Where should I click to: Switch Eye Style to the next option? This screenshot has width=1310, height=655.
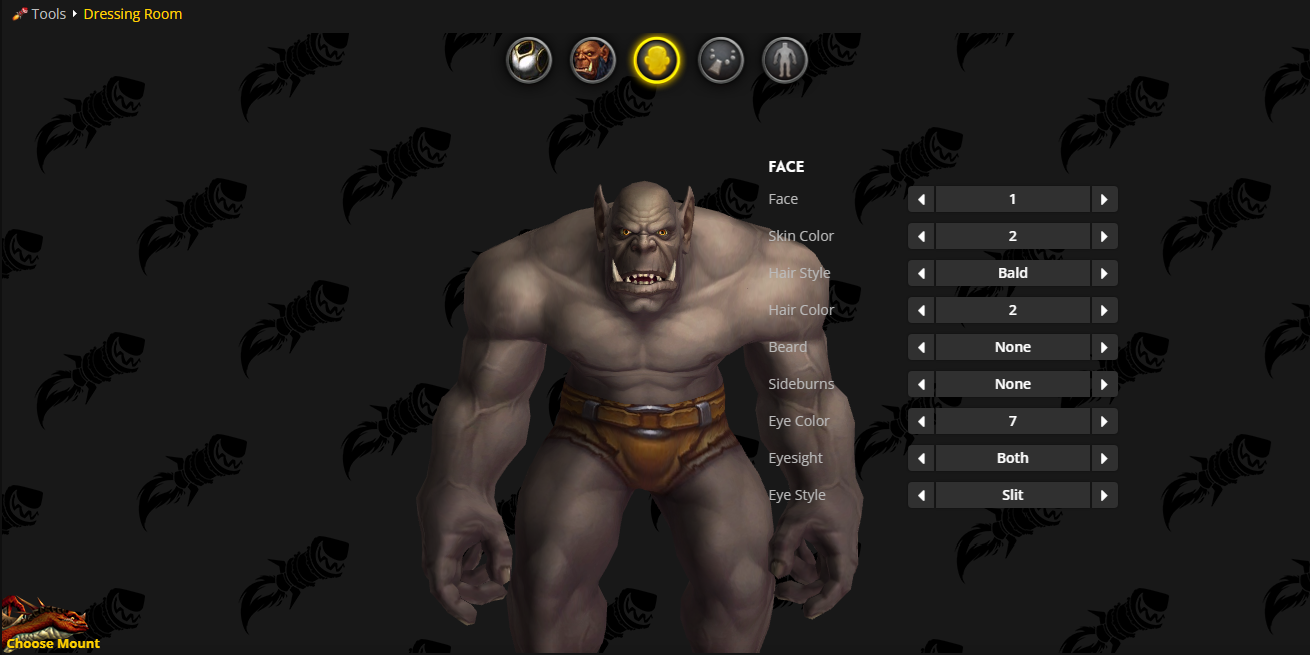(x=1104, y=495)
